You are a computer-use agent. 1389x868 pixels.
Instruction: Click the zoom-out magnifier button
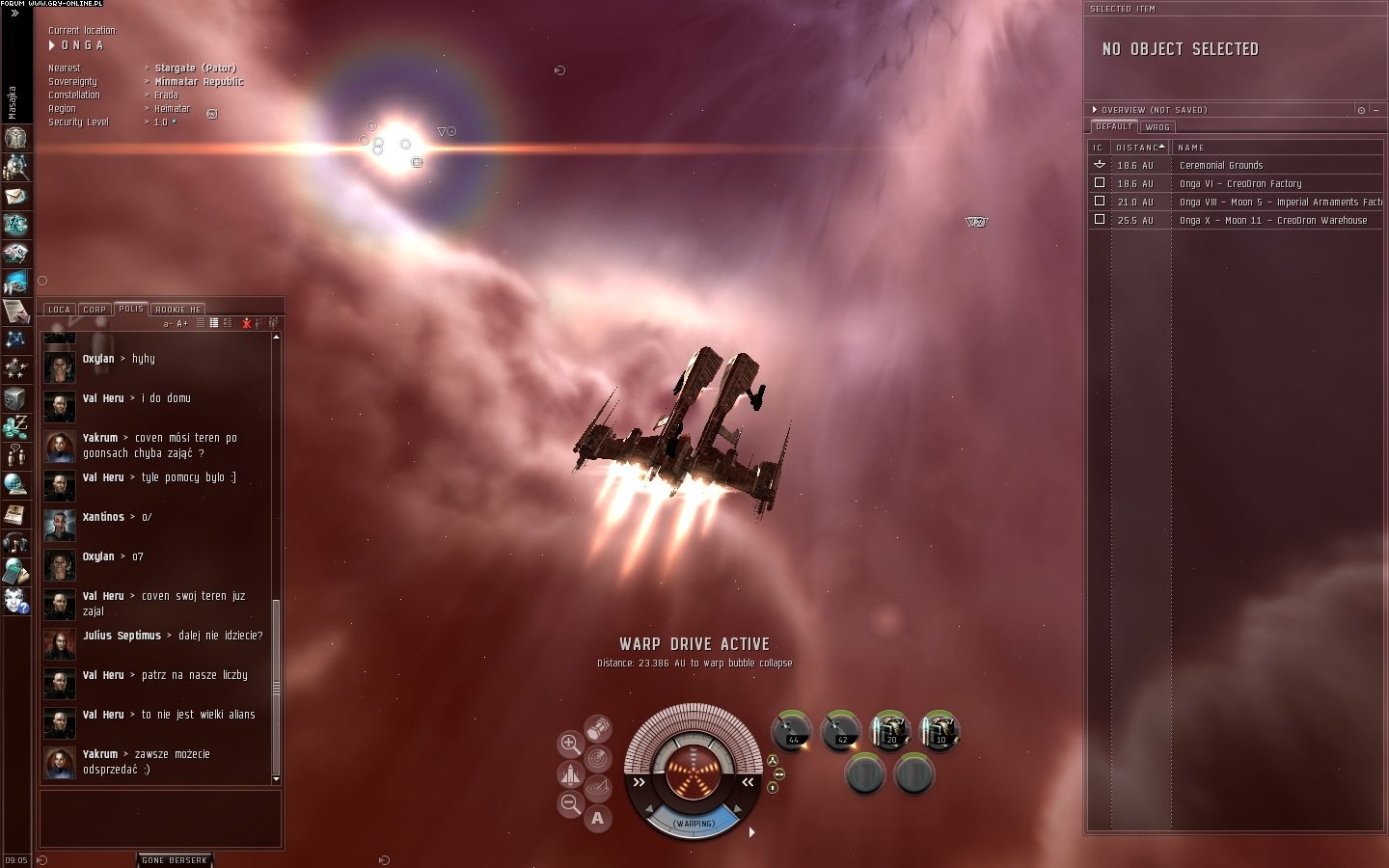570,803
